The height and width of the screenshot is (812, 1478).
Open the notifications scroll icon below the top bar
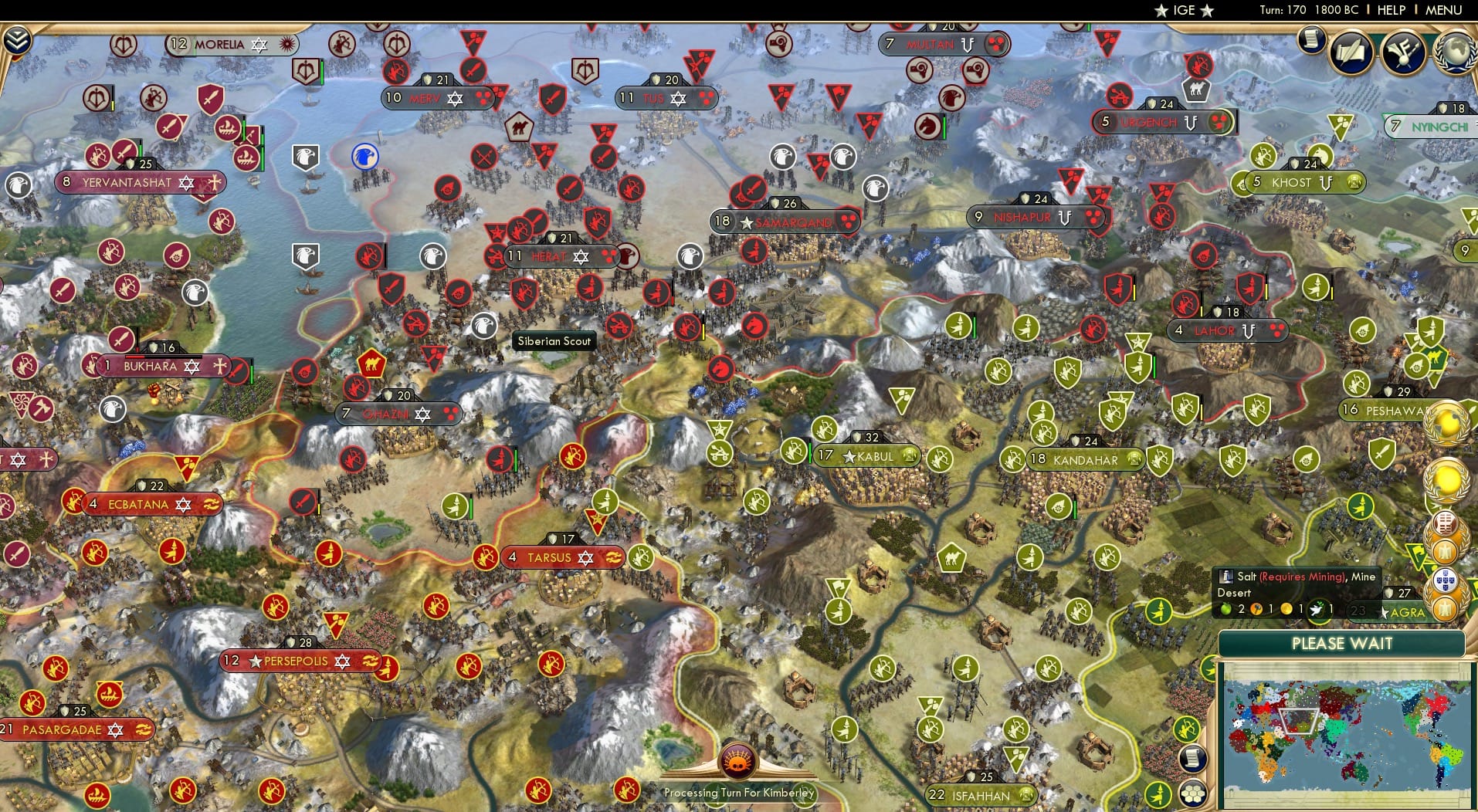(x=1312, y=39)
